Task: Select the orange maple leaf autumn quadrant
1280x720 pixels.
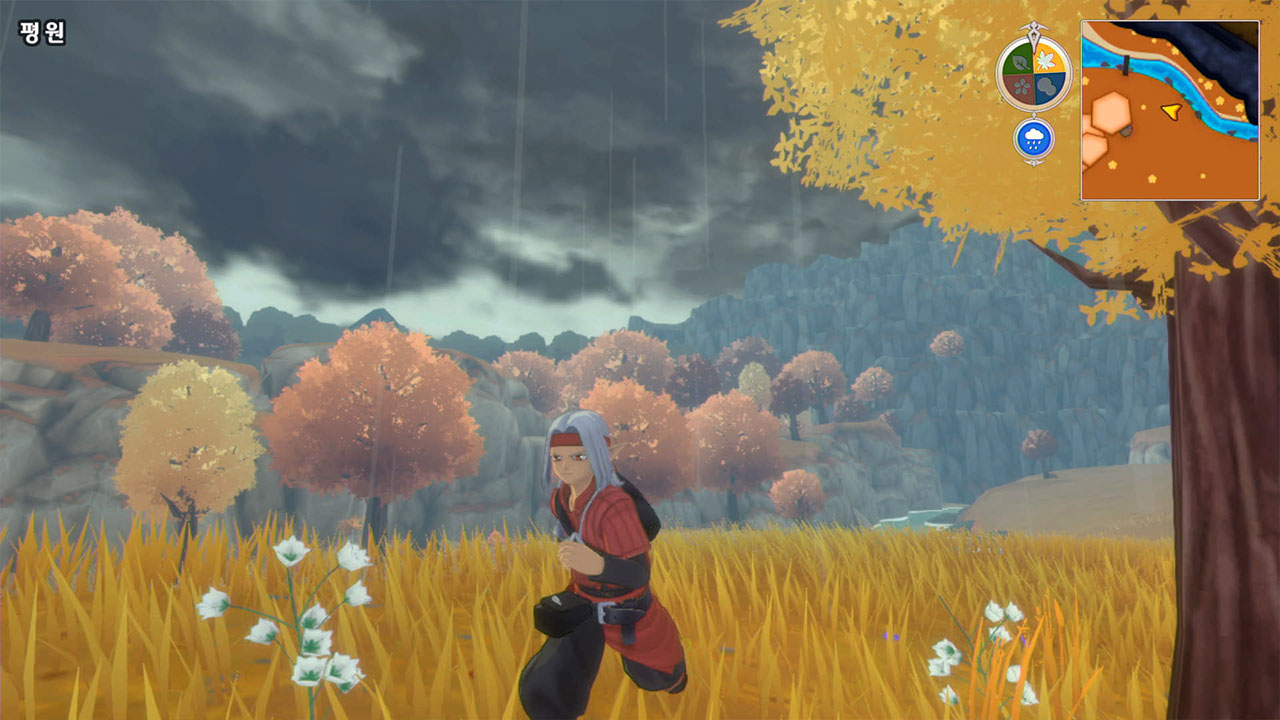Action: click(1048, 57)
